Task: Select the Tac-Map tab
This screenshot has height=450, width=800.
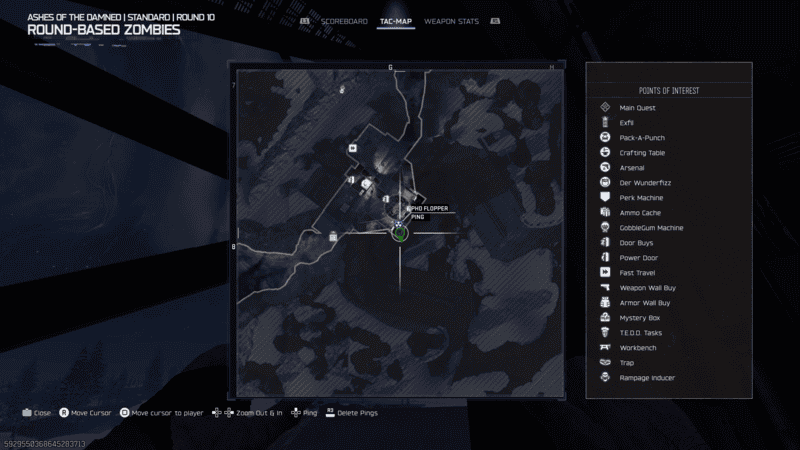Action: pyautogui.click(x=396, y=20)
